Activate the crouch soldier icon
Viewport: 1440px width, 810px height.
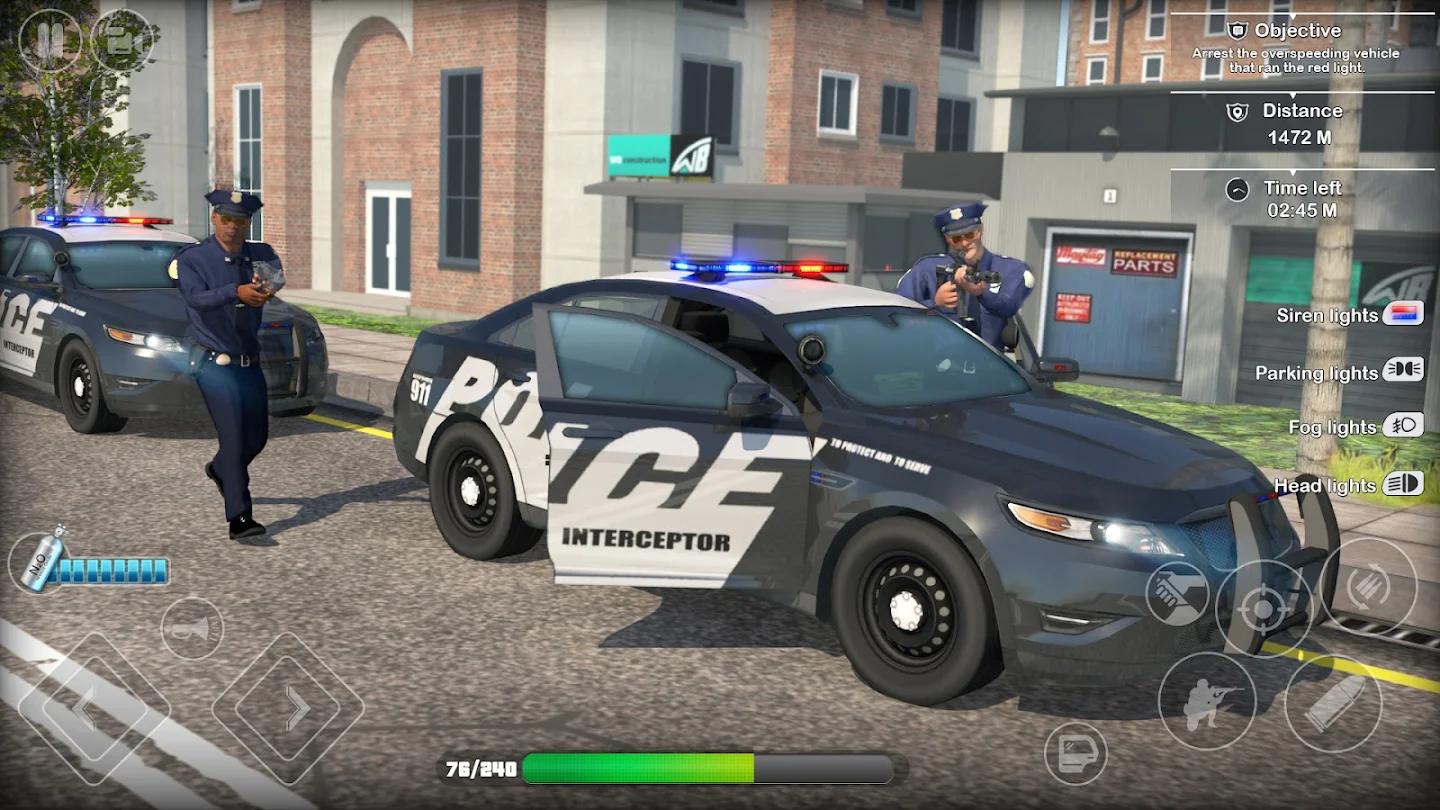tap(1208, 700)
